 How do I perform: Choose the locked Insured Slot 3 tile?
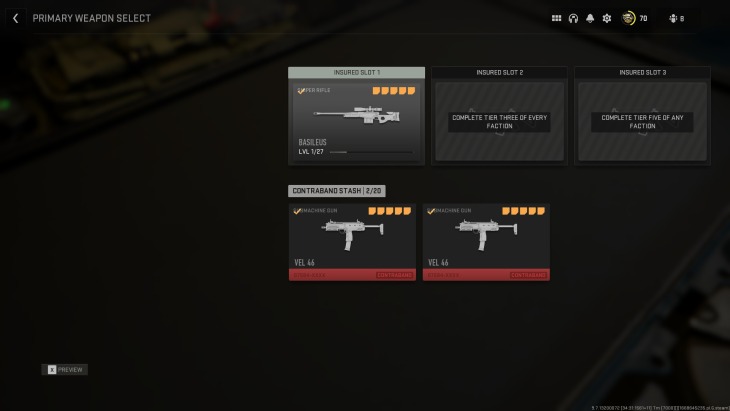pos(642,121)
